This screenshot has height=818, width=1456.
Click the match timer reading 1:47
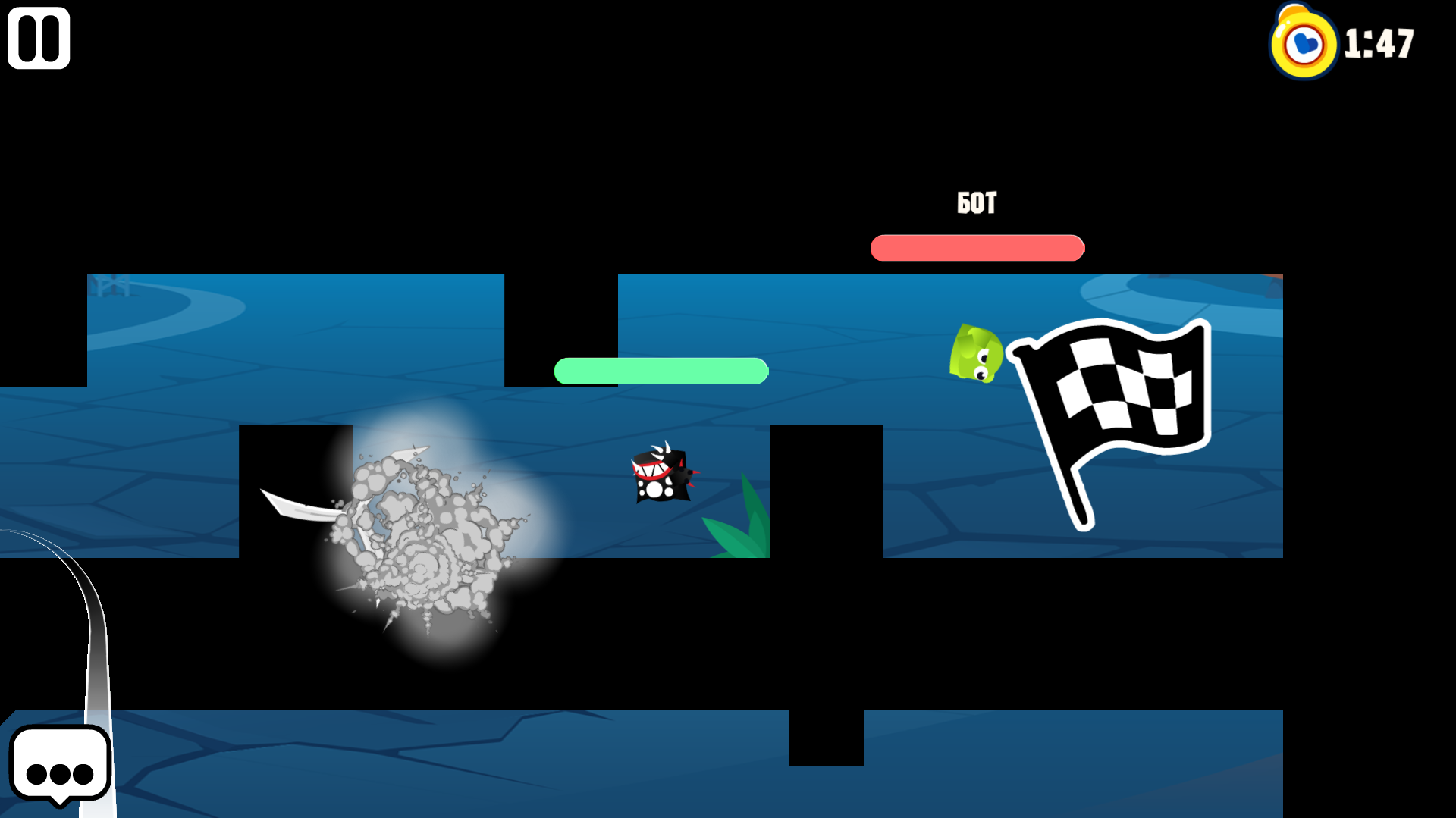click(1380, 44)
